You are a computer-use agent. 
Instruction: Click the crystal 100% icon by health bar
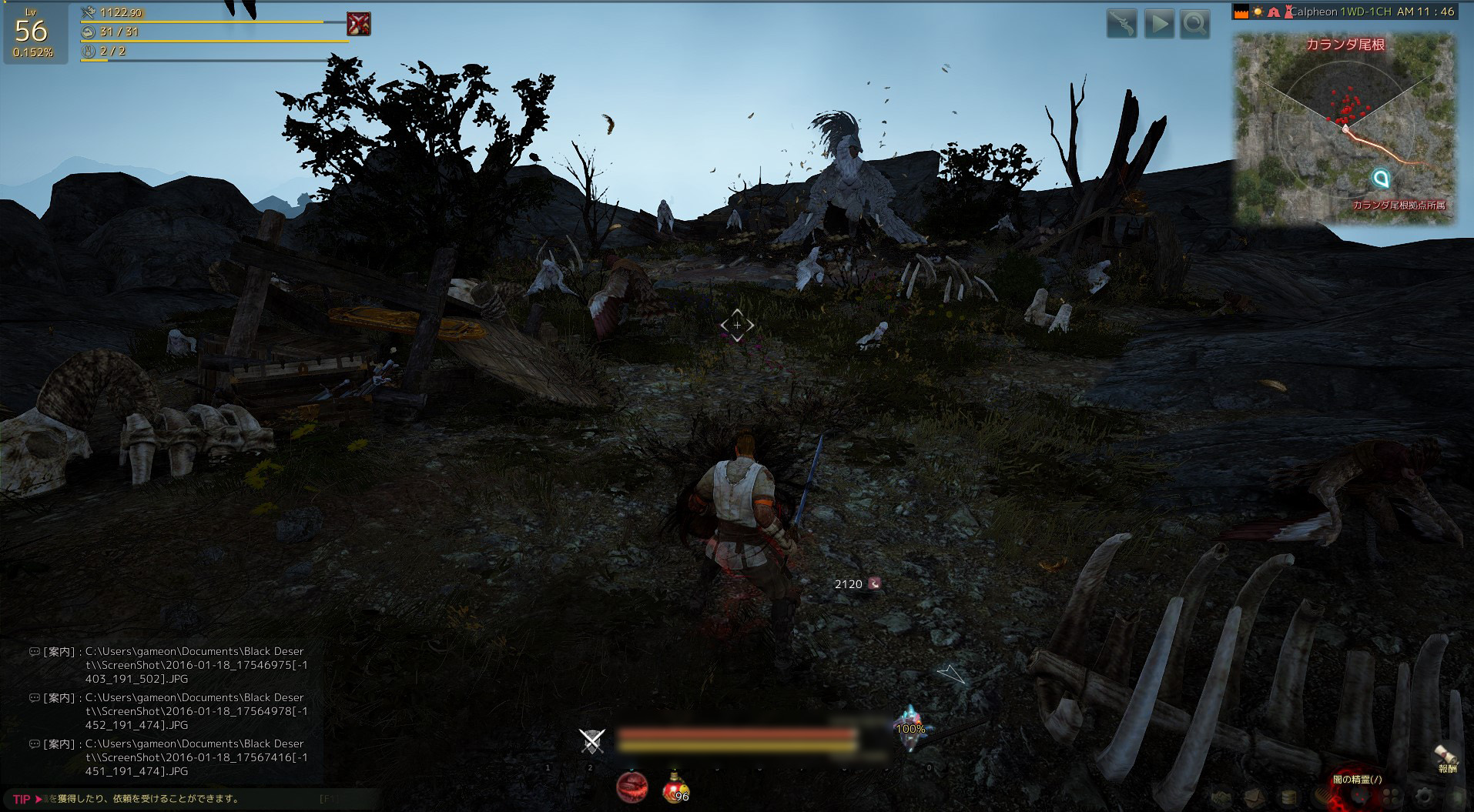(910, 727)
